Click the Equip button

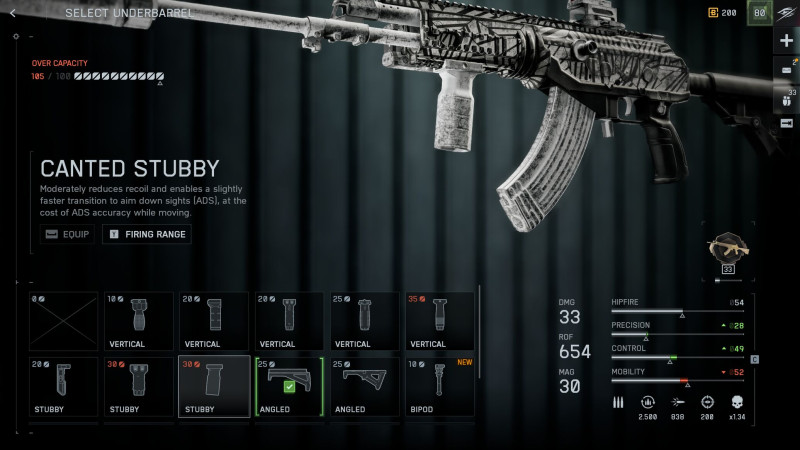coord(68,235)
